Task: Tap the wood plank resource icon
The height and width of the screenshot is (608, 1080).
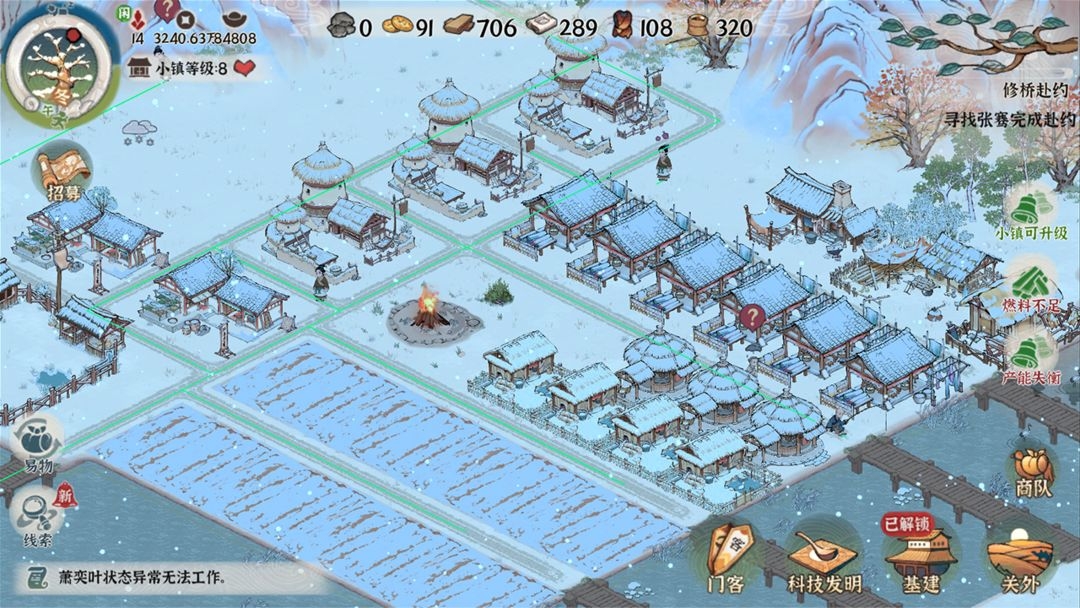Action: (x=458, y=26)
